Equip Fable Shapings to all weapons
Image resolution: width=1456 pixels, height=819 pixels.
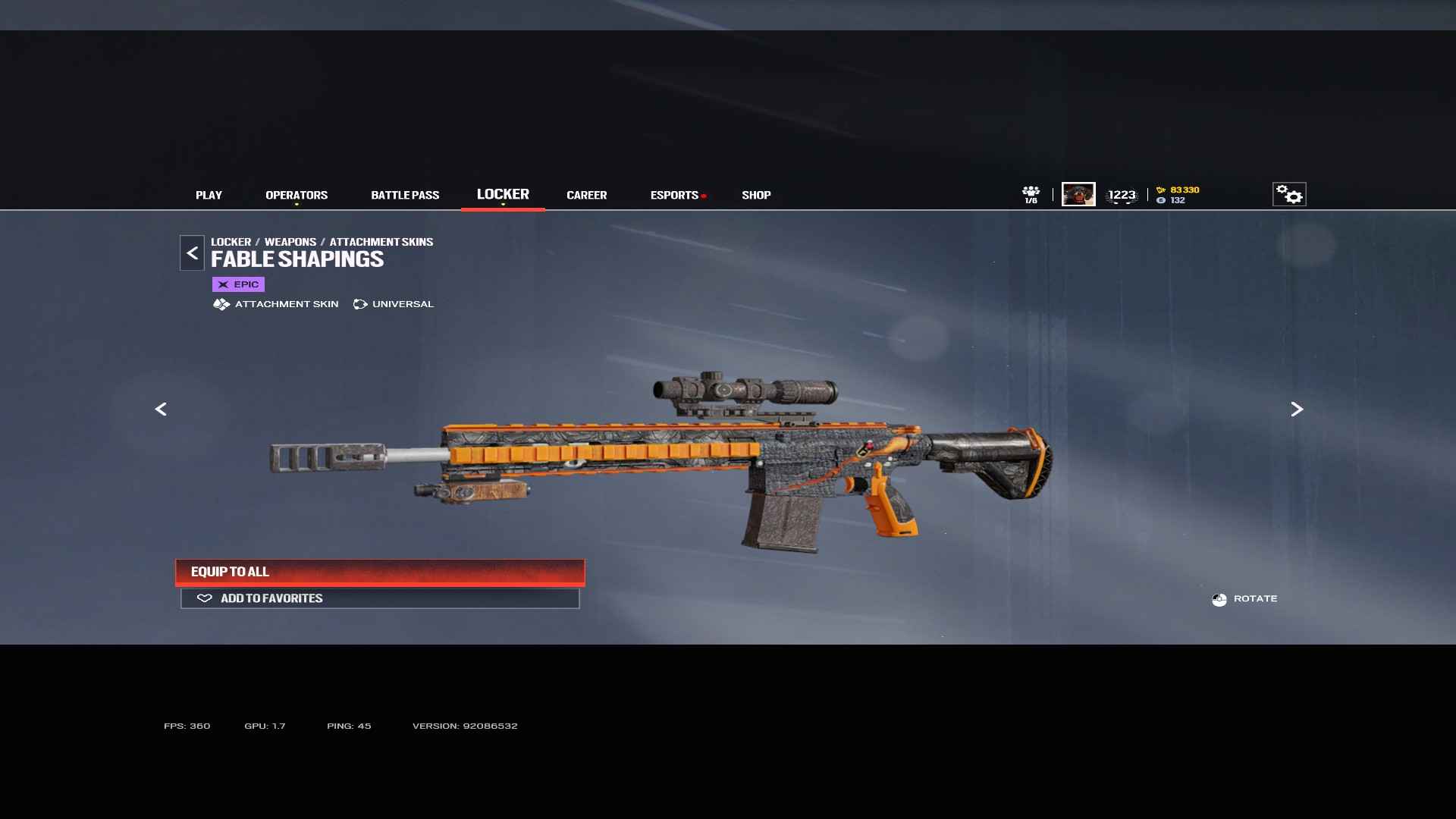(x=380, y=572)
